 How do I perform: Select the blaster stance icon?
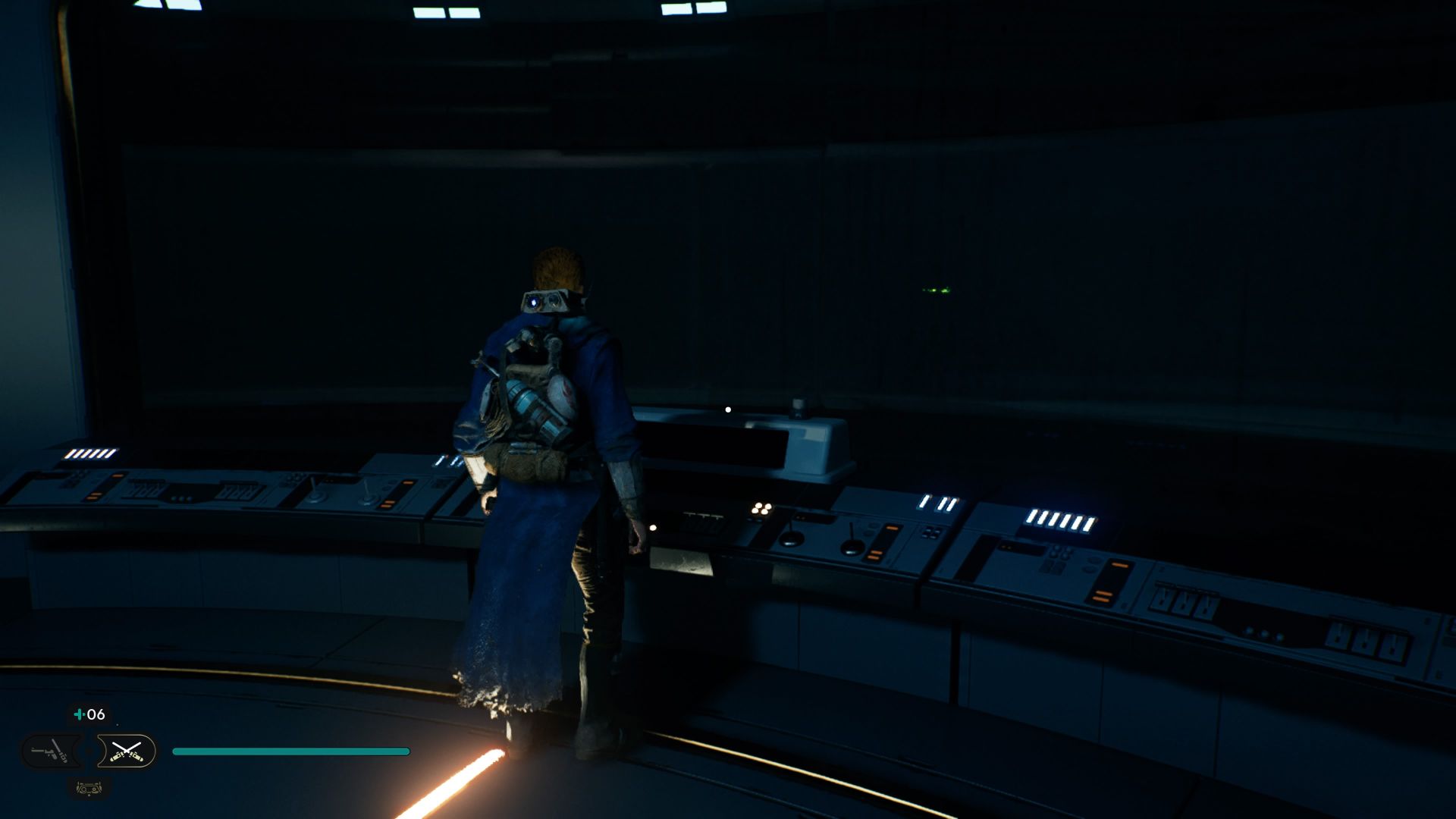coord(49,750)
